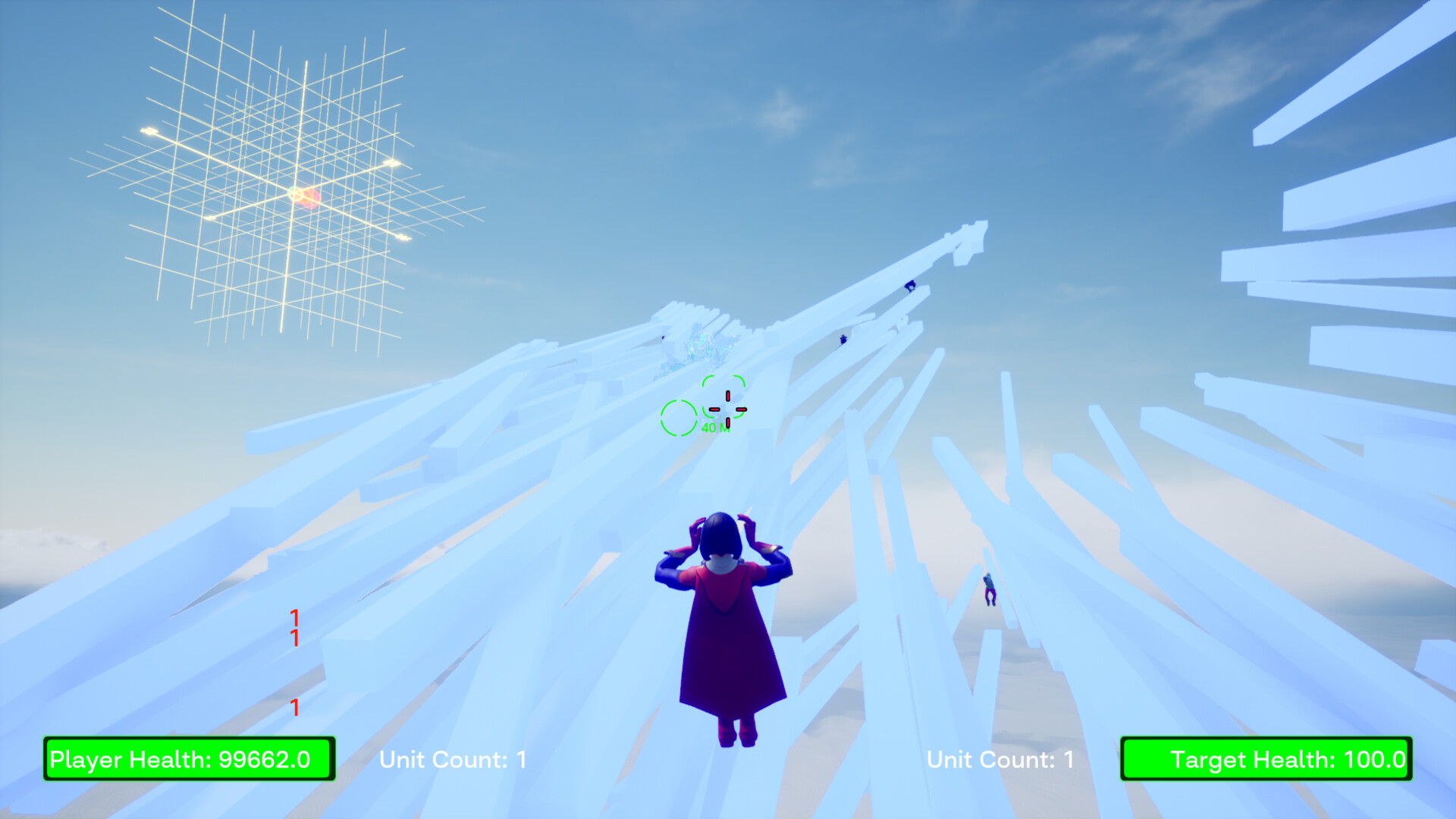The image size is (1456, 819).
Task: Toggle the Player Health display panel
Action: [187, 760]
